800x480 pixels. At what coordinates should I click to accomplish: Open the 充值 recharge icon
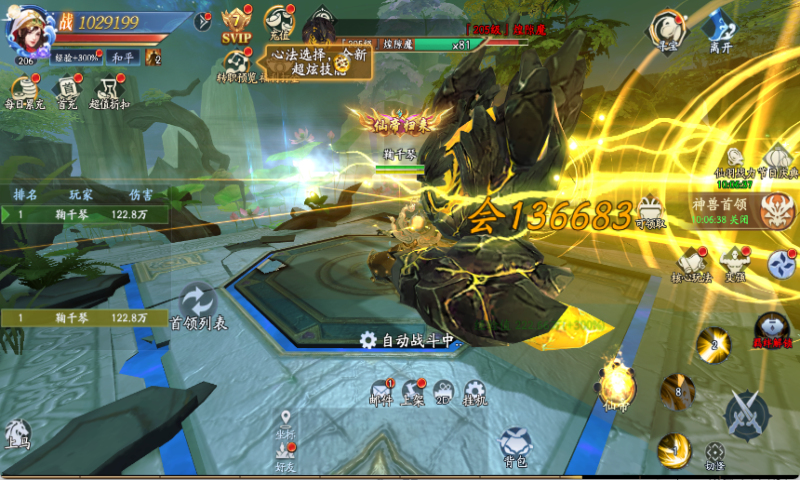[x=278, y=24]
